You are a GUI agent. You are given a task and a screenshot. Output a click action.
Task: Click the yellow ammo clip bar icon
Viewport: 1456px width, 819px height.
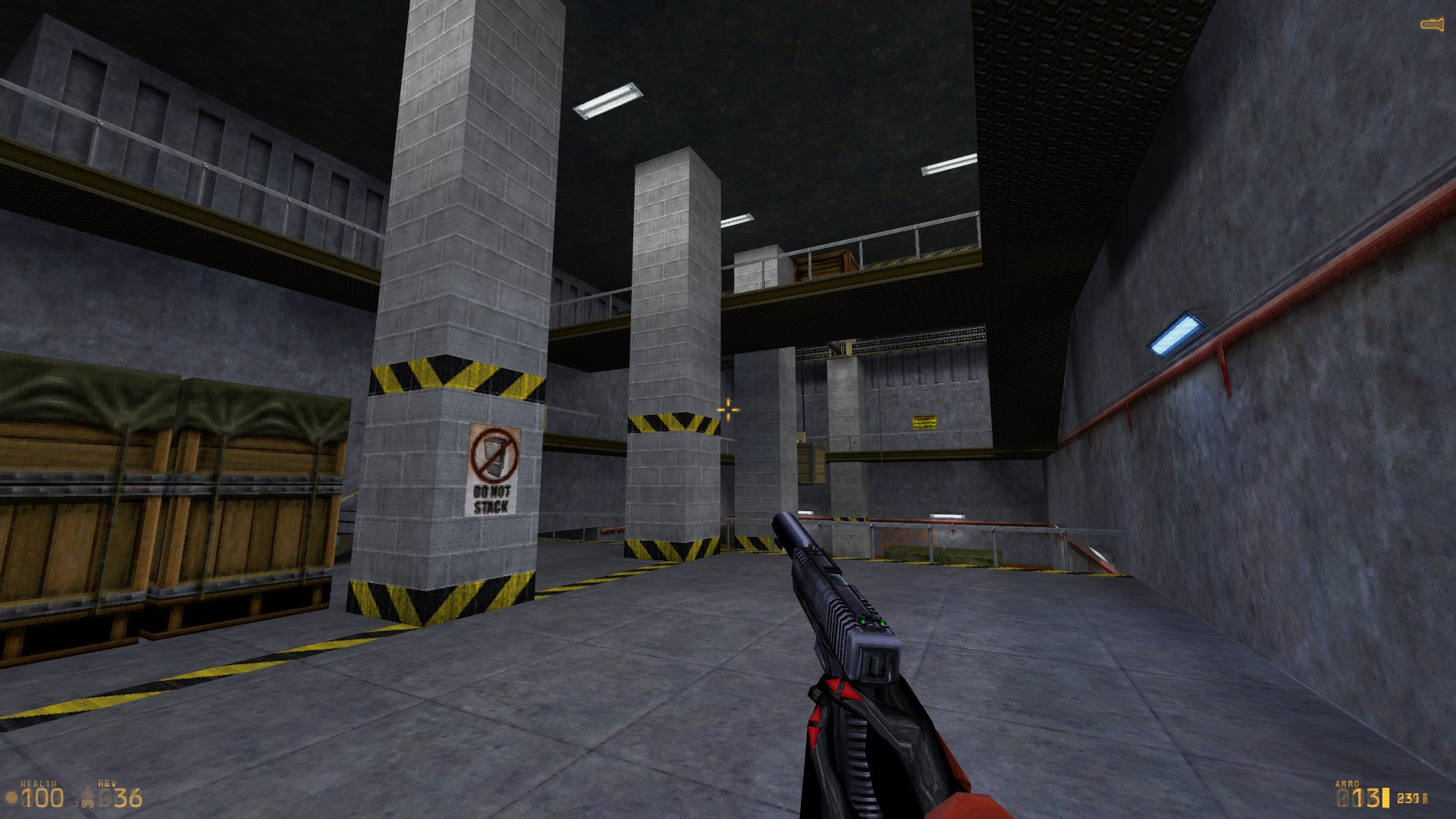[1386, 798]
